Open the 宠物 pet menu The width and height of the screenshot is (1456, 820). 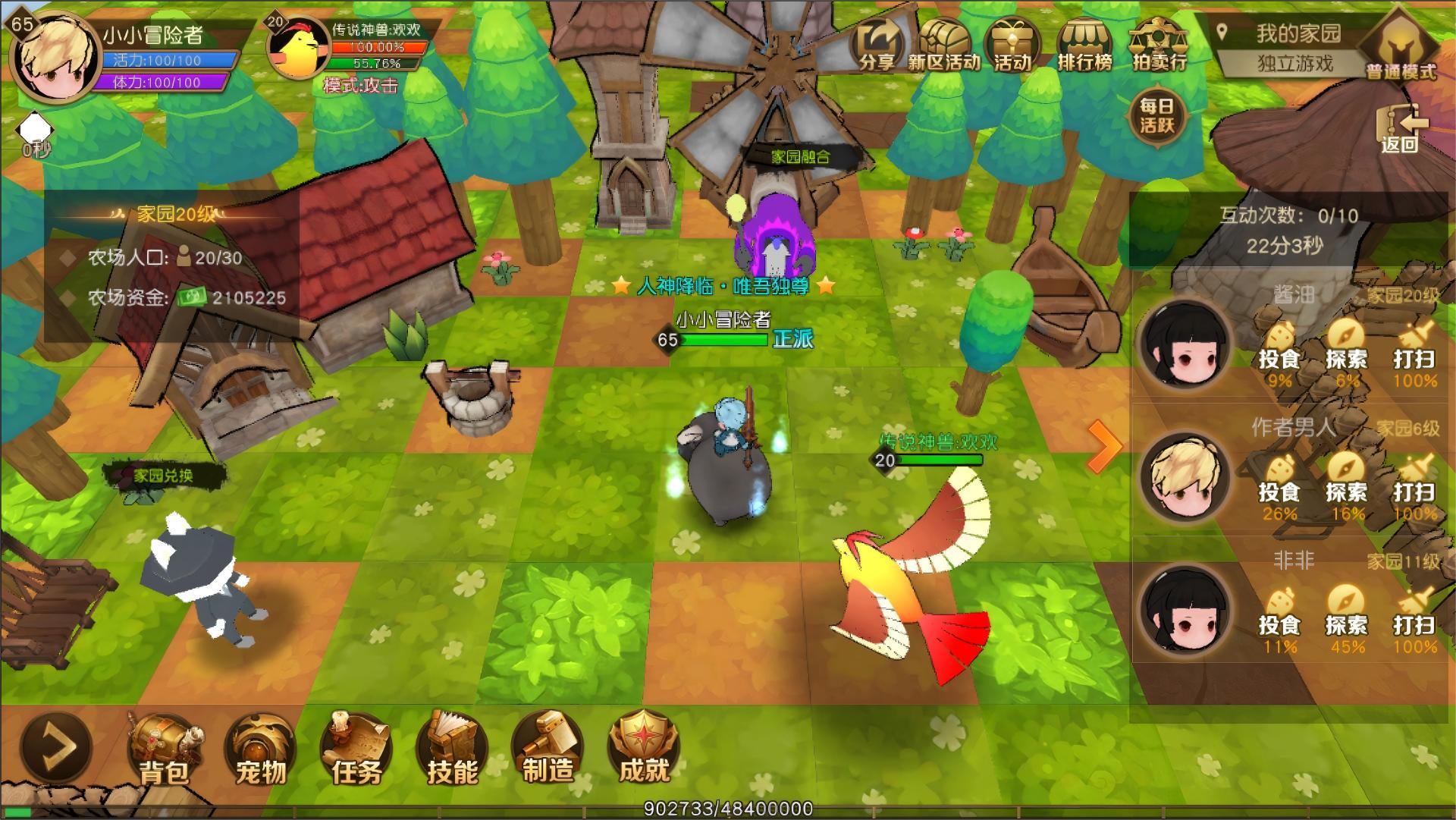pyautogui.click(x=260, y=749)
